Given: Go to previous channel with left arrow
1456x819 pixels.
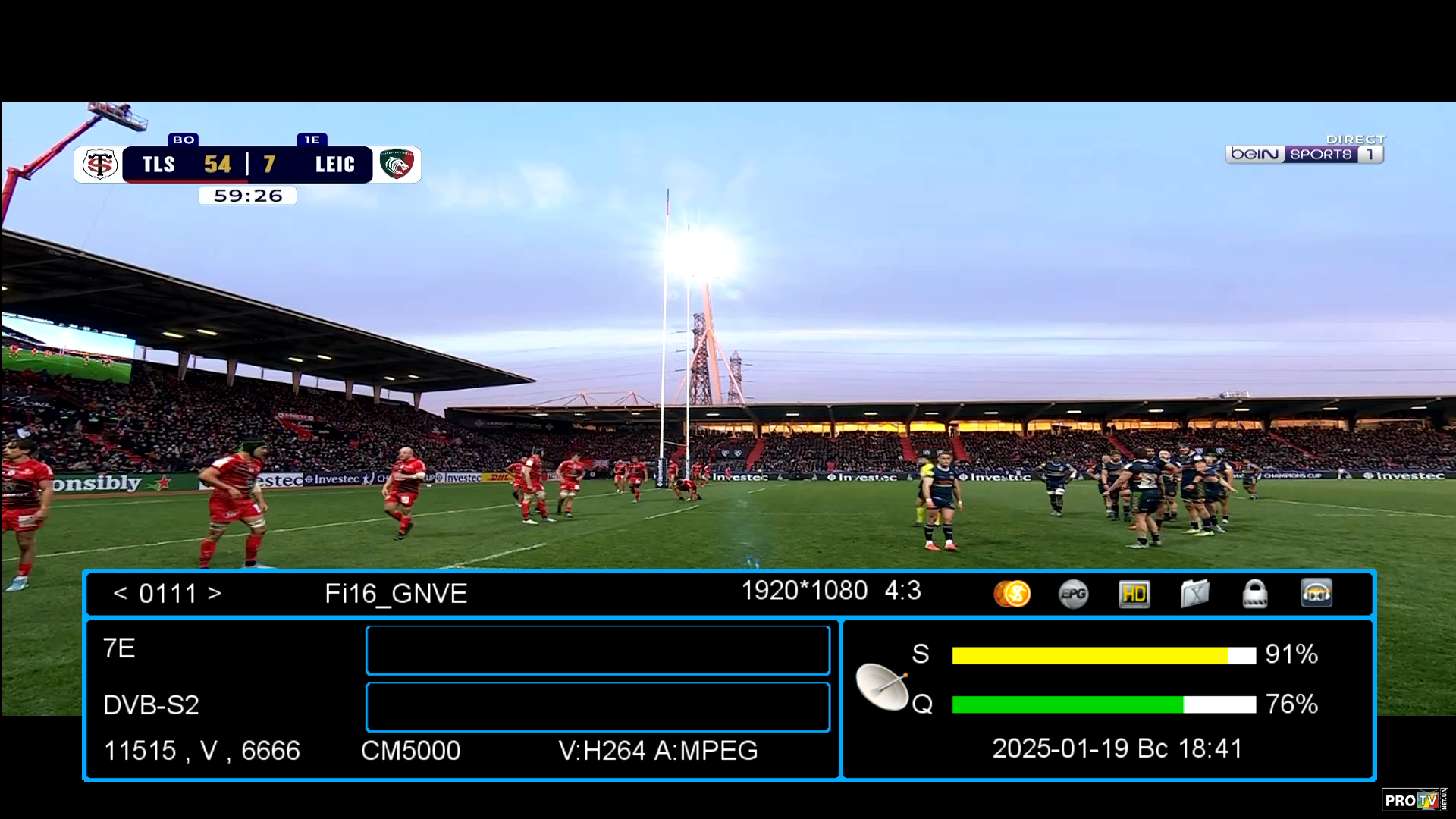Looking at the screenshot, I should (x=120, y=593).
